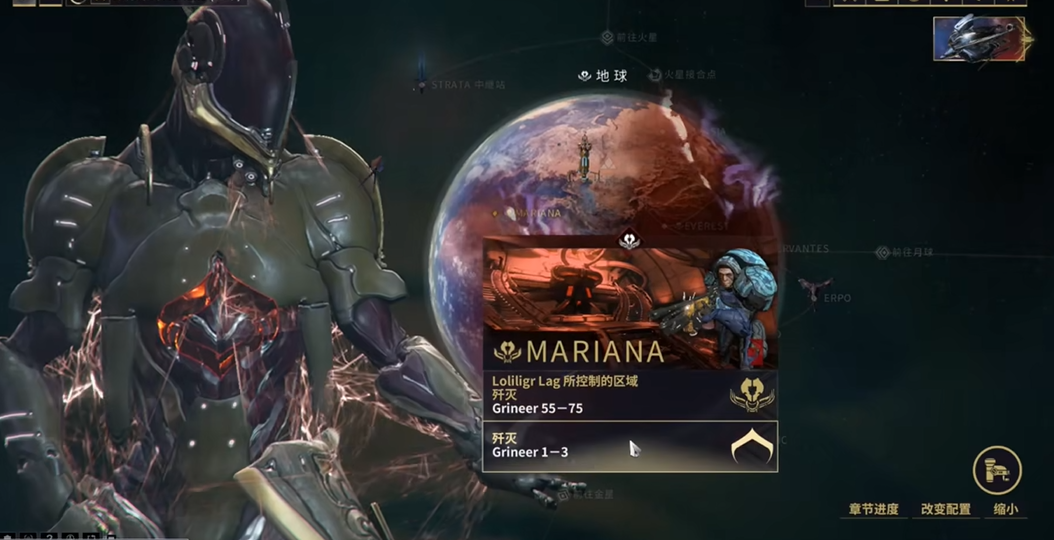This screenshot has width=1054, height=540.
Task: Open 章节进度 chapter progress
Action: [x=873, y=509]
